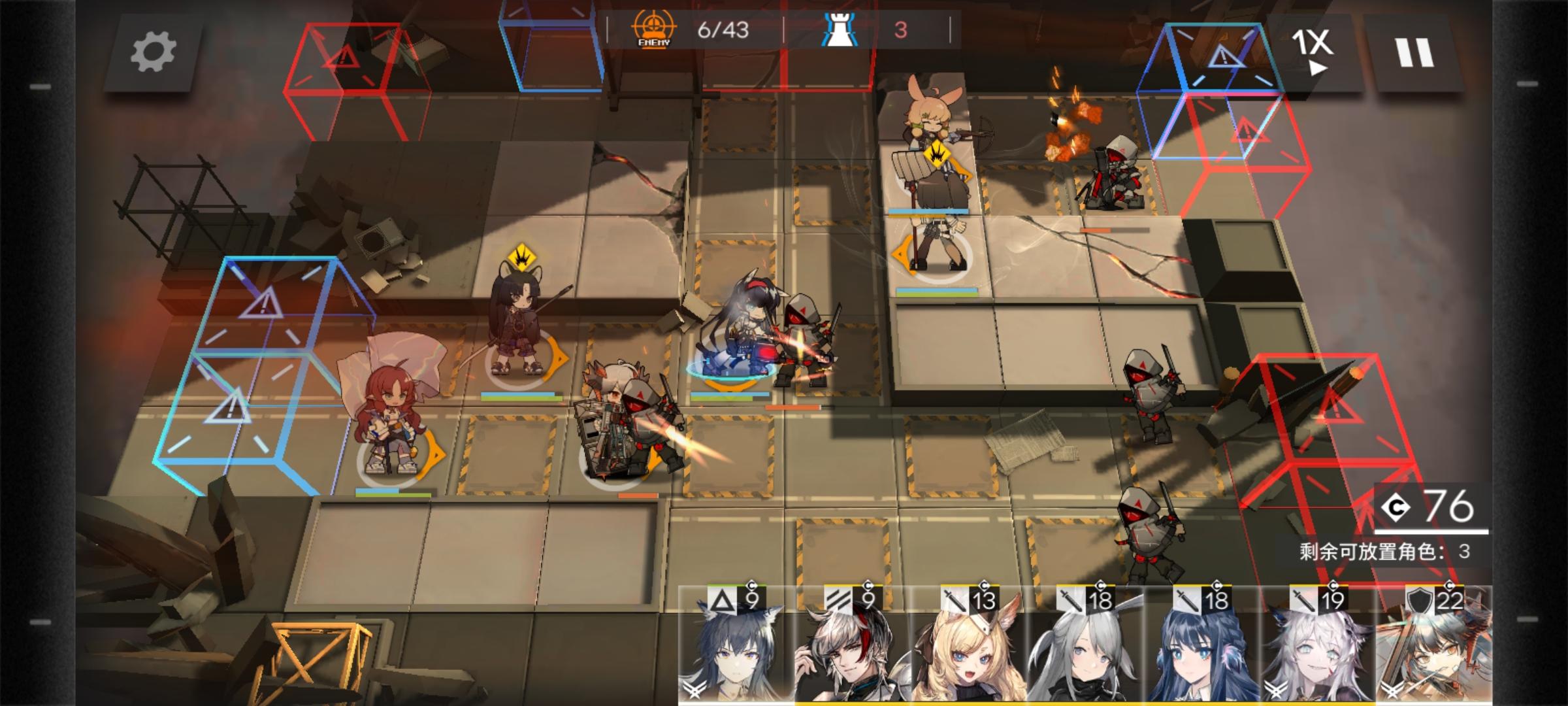Click the orange ENEMY crosshair counter icon
The width and height of the screenshot is (1568, 706).
coord(654,29)
